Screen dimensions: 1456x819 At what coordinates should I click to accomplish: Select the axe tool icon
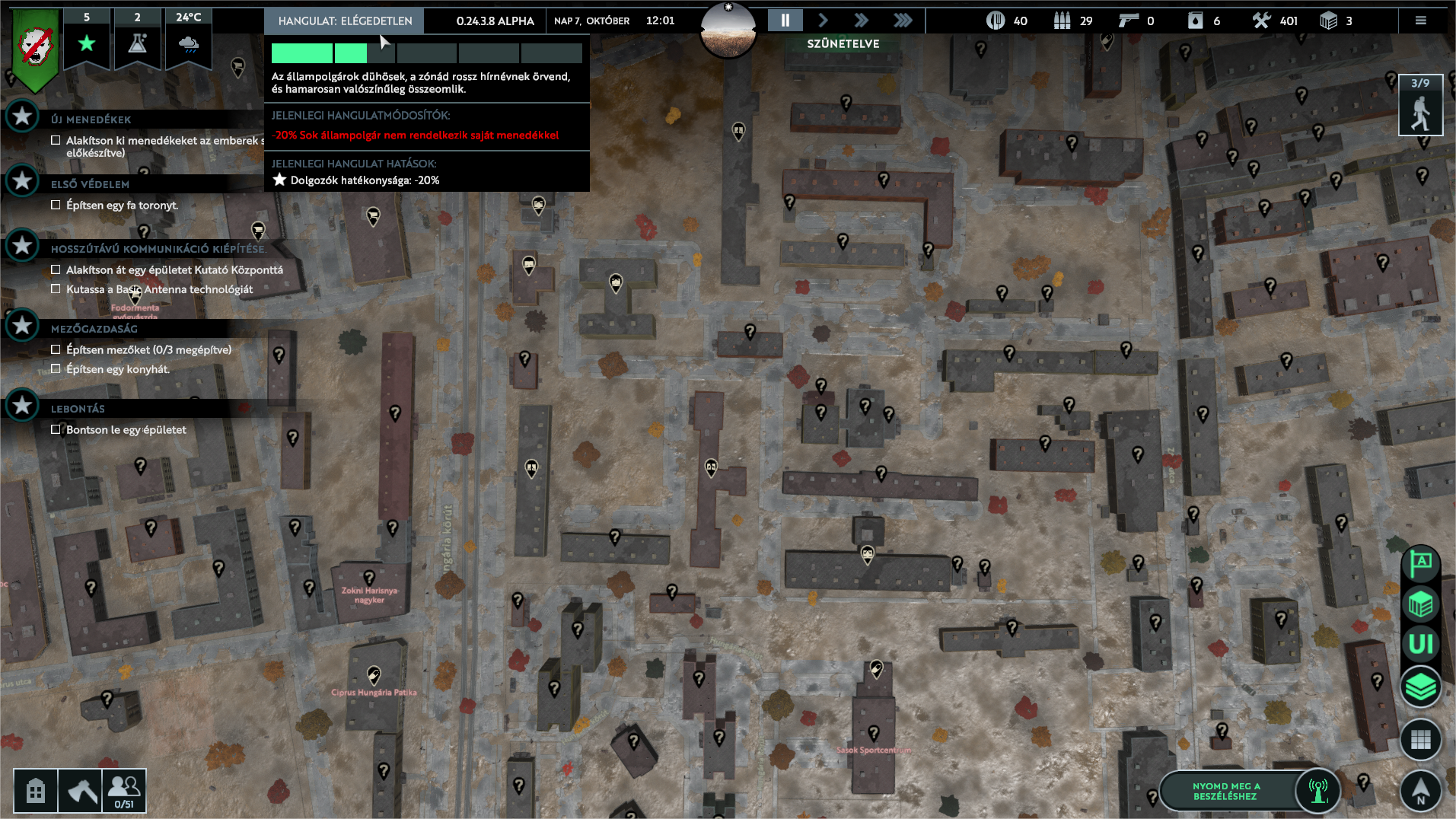(81, 791)
